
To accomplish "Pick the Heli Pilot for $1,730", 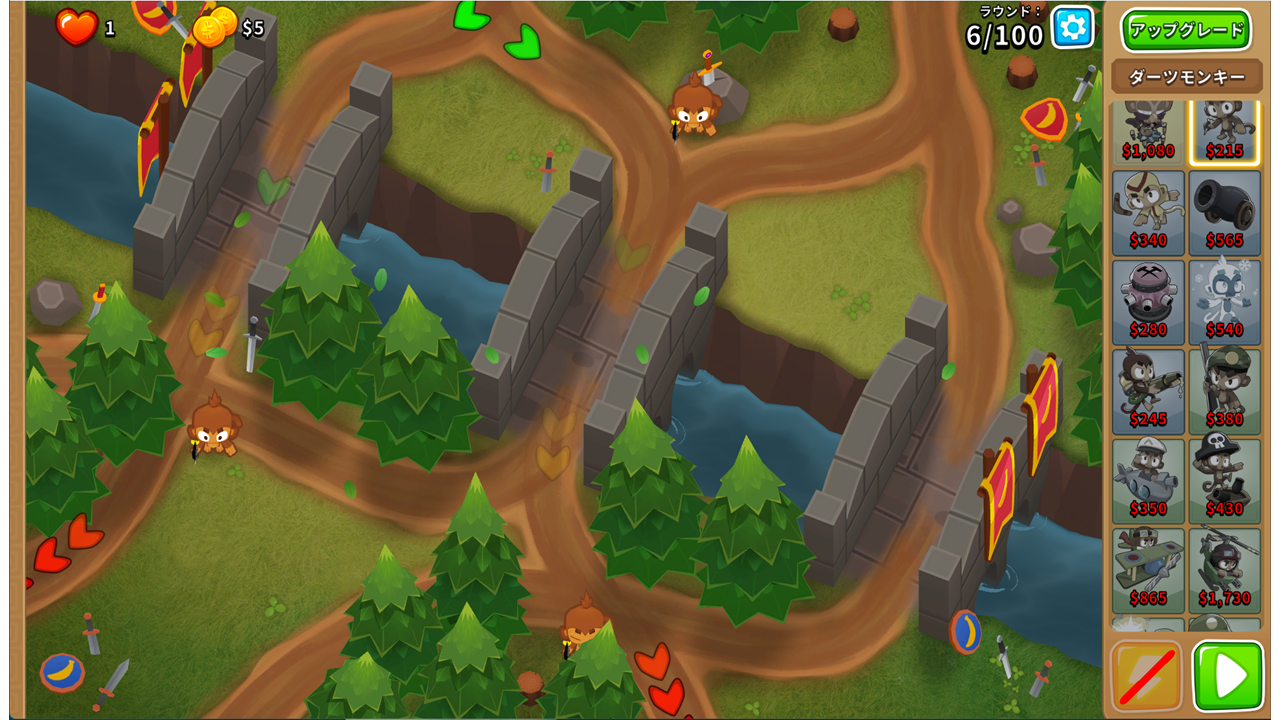I will (1224, 570).
